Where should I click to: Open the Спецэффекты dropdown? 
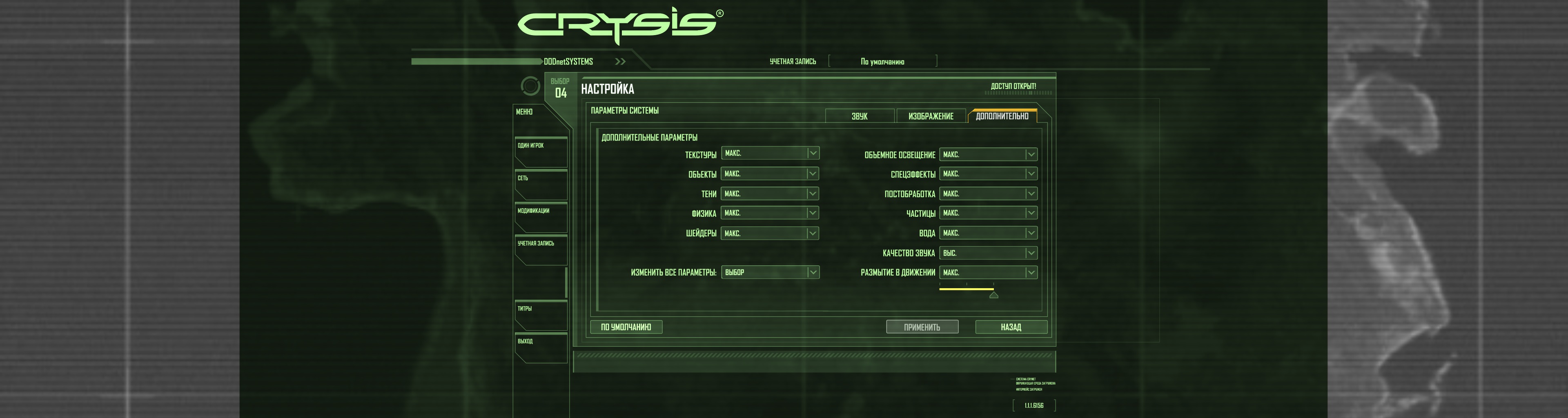tap(988, 174)
